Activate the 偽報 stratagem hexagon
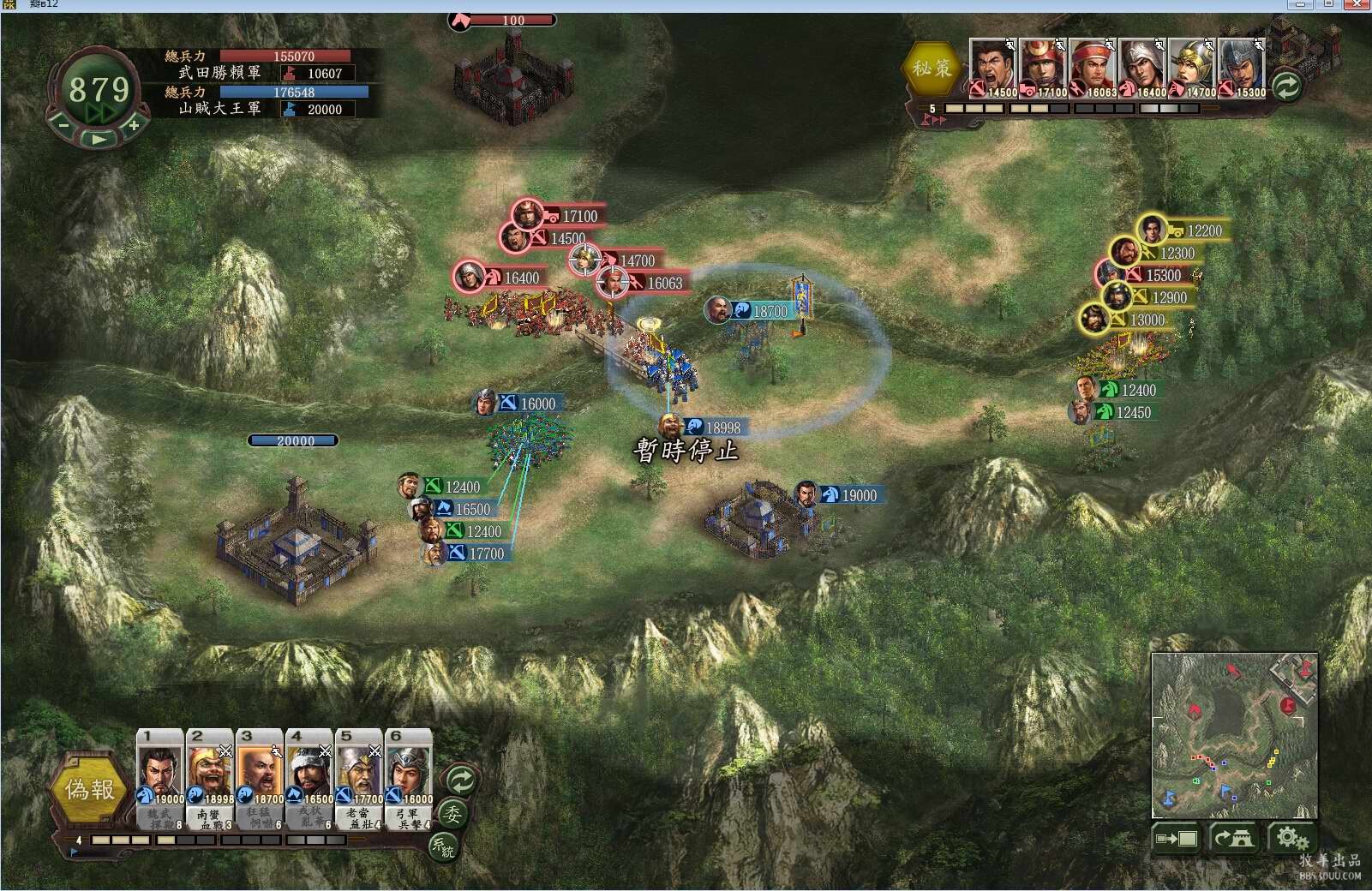The image size is (1372, 891). click(x=89, y=789)
